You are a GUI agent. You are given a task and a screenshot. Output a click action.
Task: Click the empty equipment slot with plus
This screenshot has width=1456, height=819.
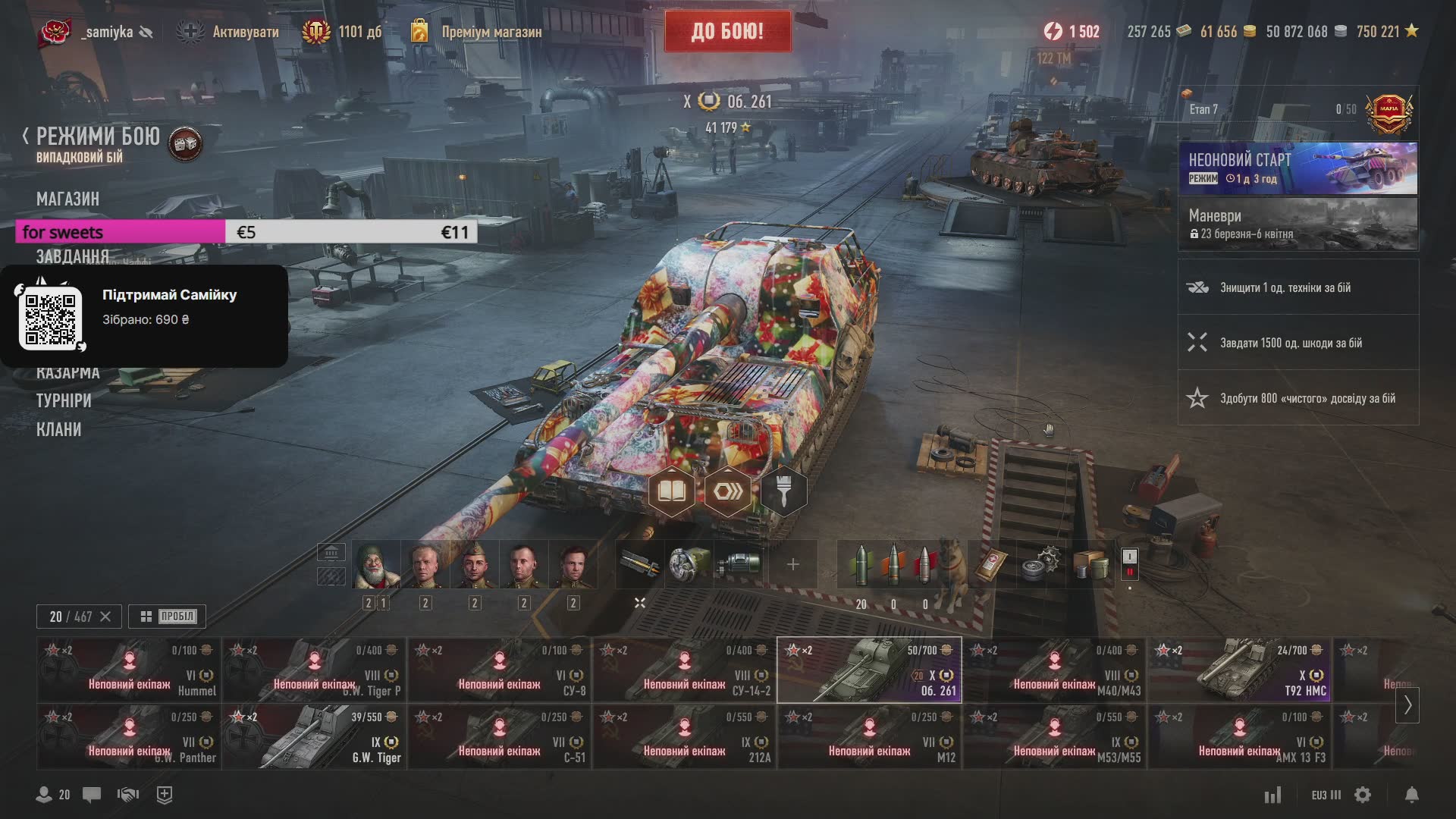[792, 565]
